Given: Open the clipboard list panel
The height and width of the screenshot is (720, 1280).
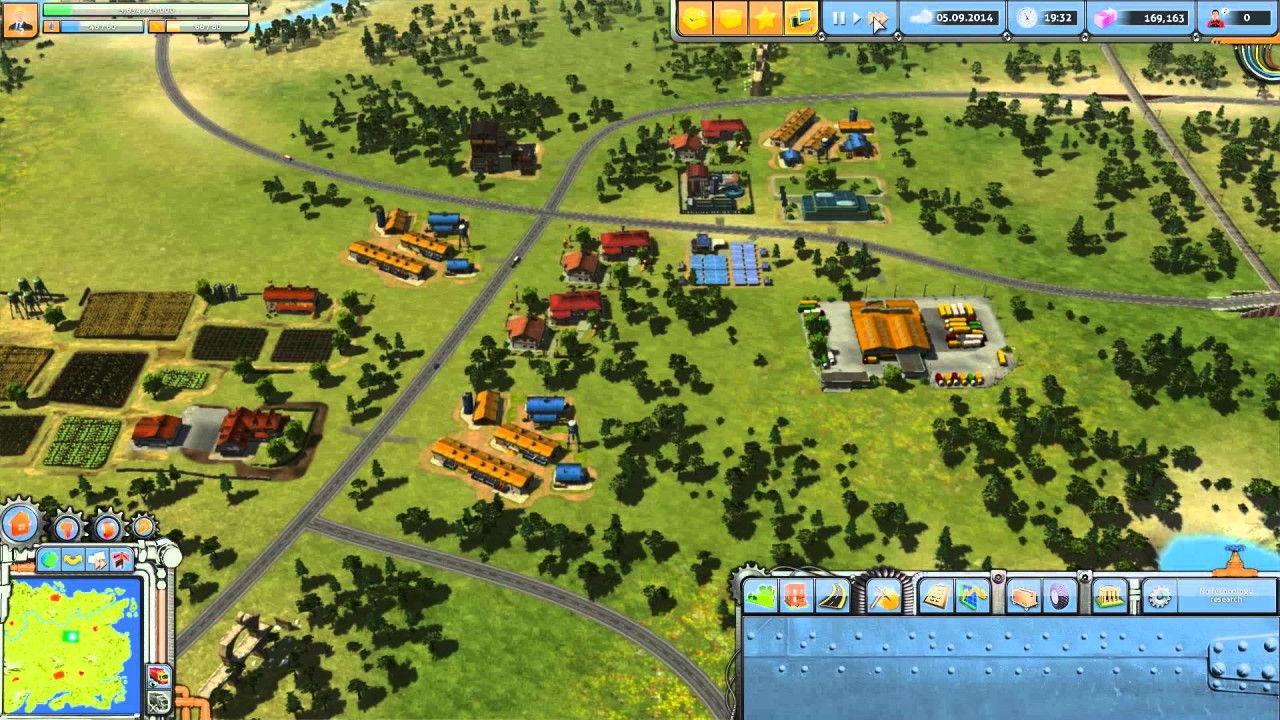Looking at the screenshot, I should click(936, 596).
